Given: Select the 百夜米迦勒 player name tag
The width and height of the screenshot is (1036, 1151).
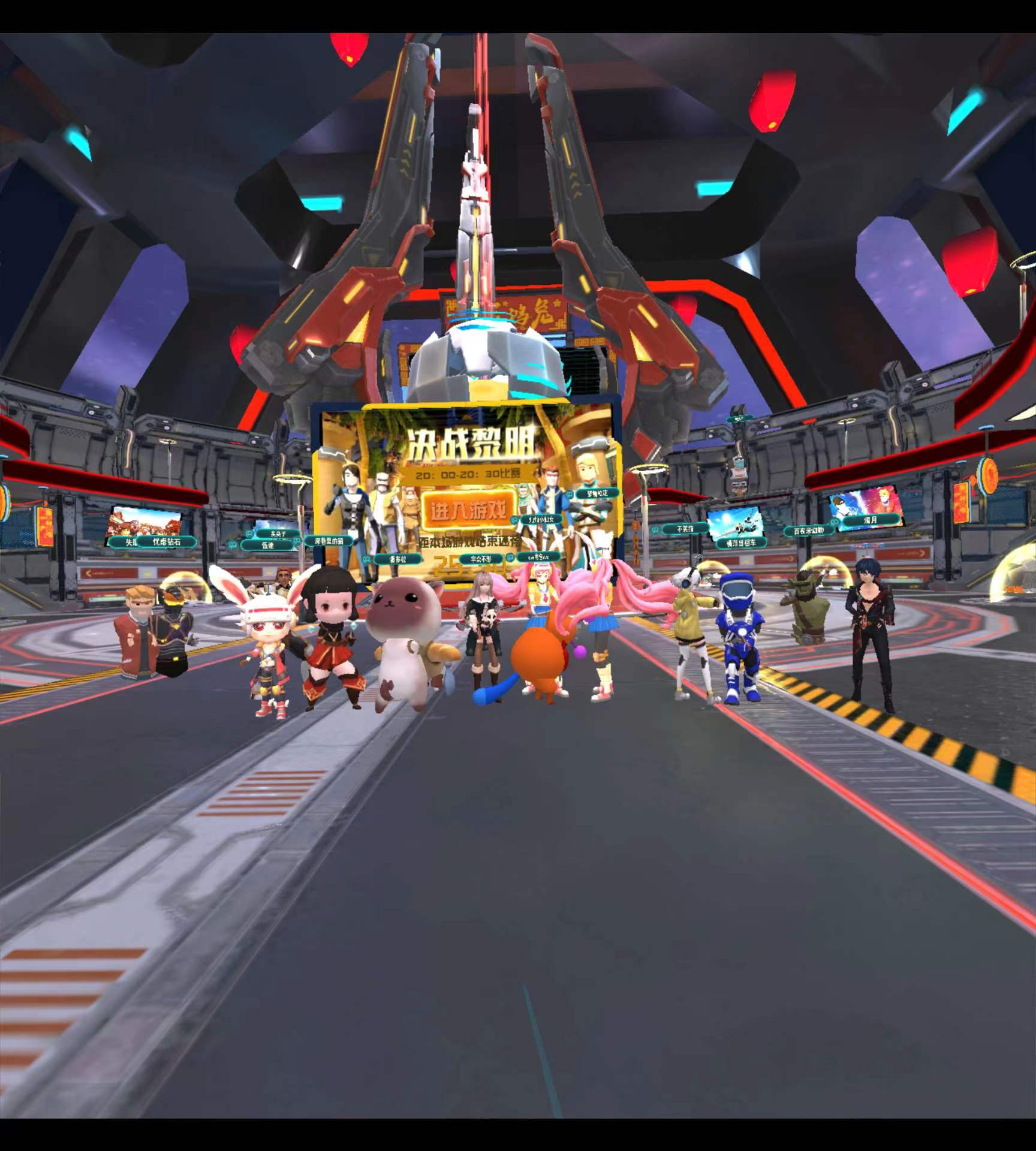Looking at the screenshot, I should [809, 531].
